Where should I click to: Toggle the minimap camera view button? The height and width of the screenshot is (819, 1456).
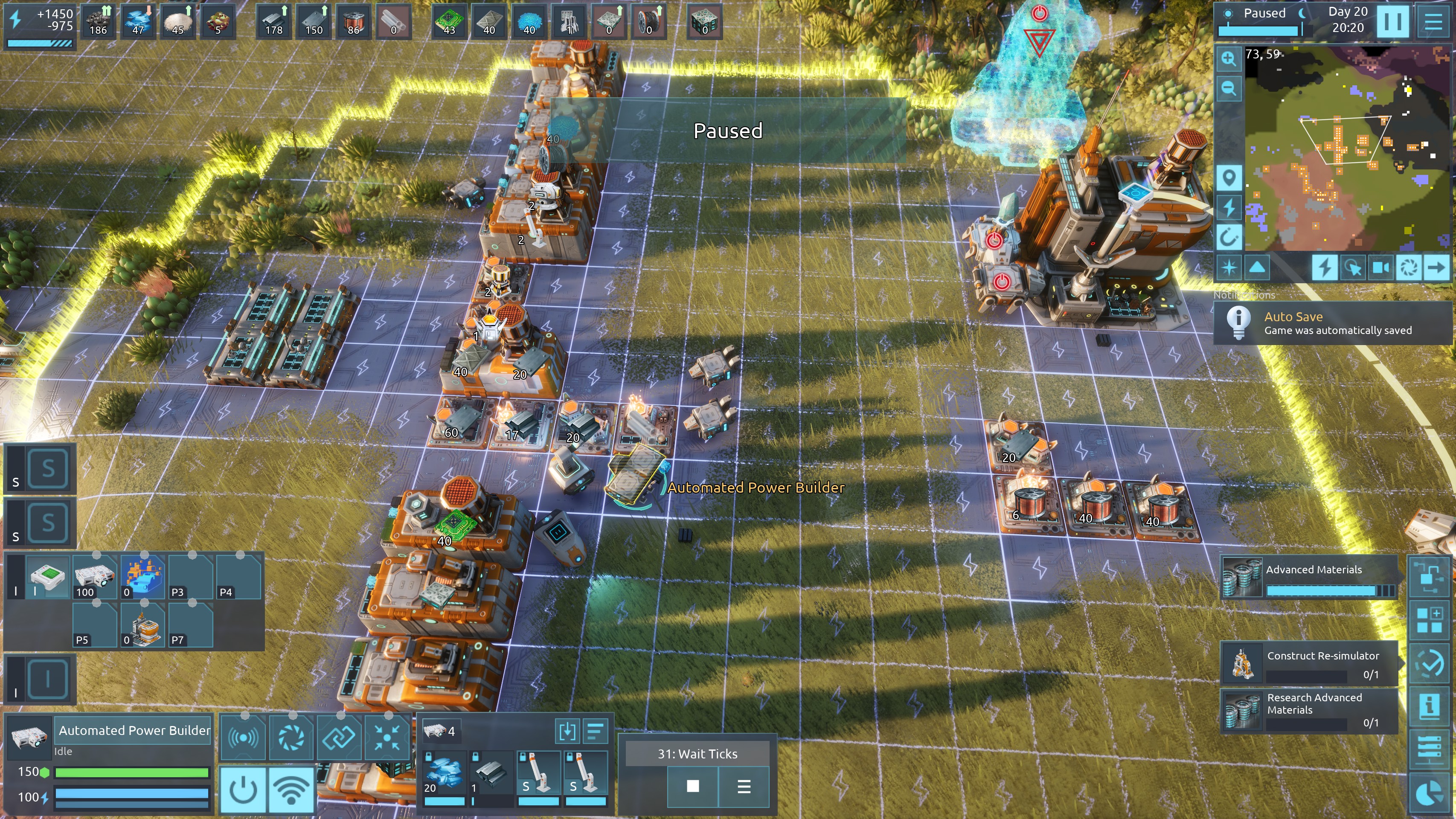tap(1381, 267)
